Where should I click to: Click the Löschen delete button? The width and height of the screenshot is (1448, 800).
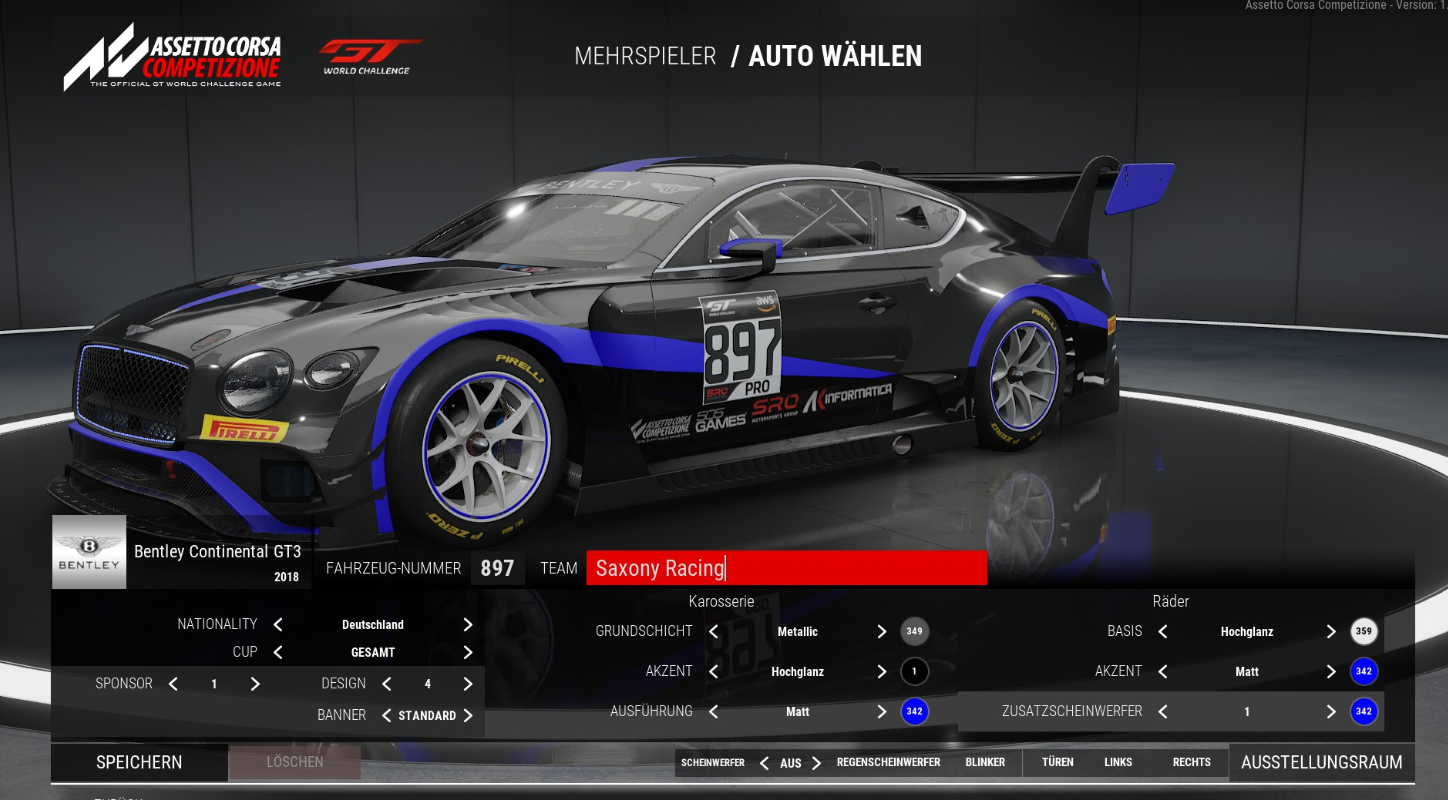[x=295, y=762]
